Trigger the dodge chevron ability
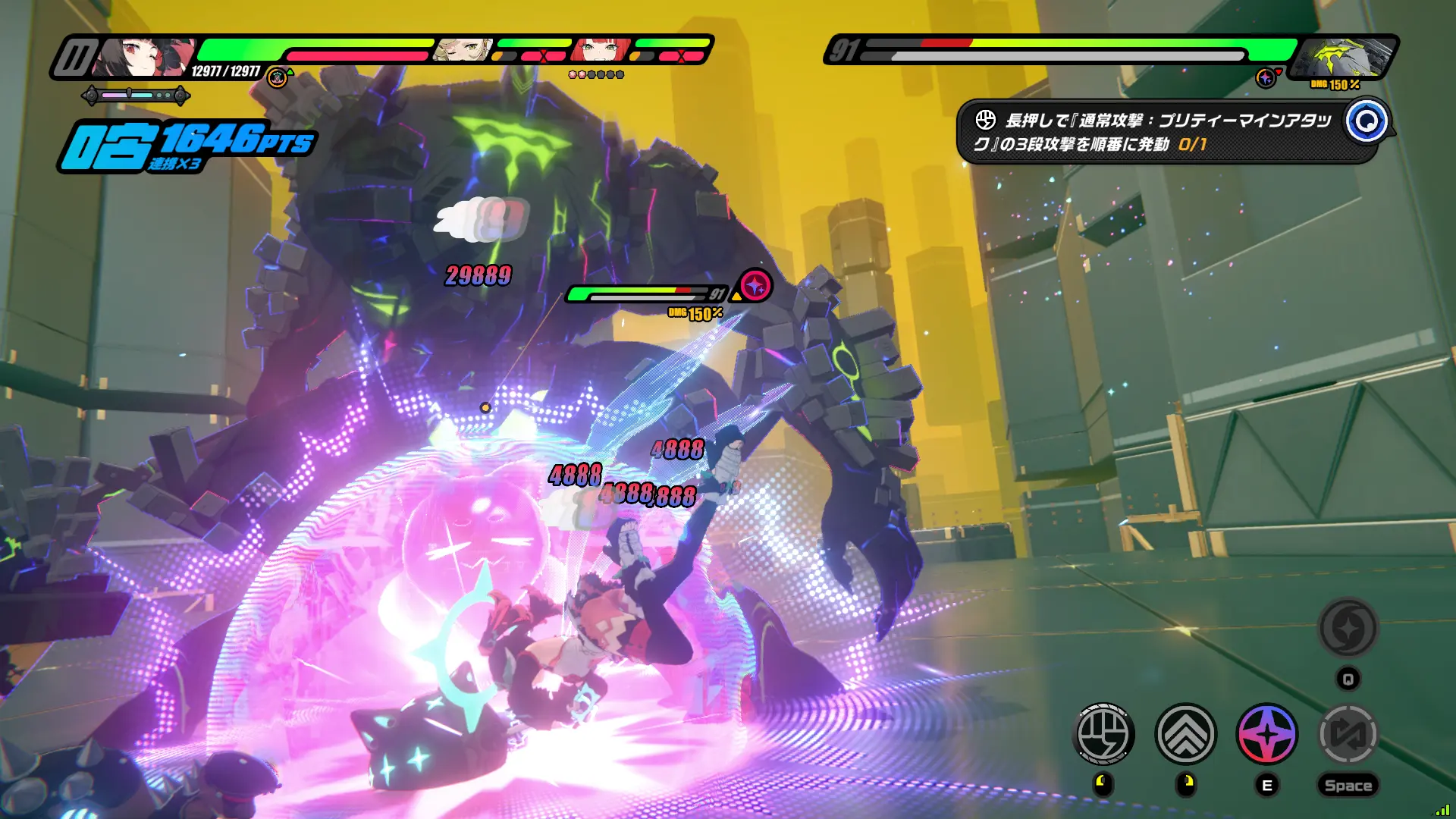This screenshot has width=1456, height=819. point(1186,733)
